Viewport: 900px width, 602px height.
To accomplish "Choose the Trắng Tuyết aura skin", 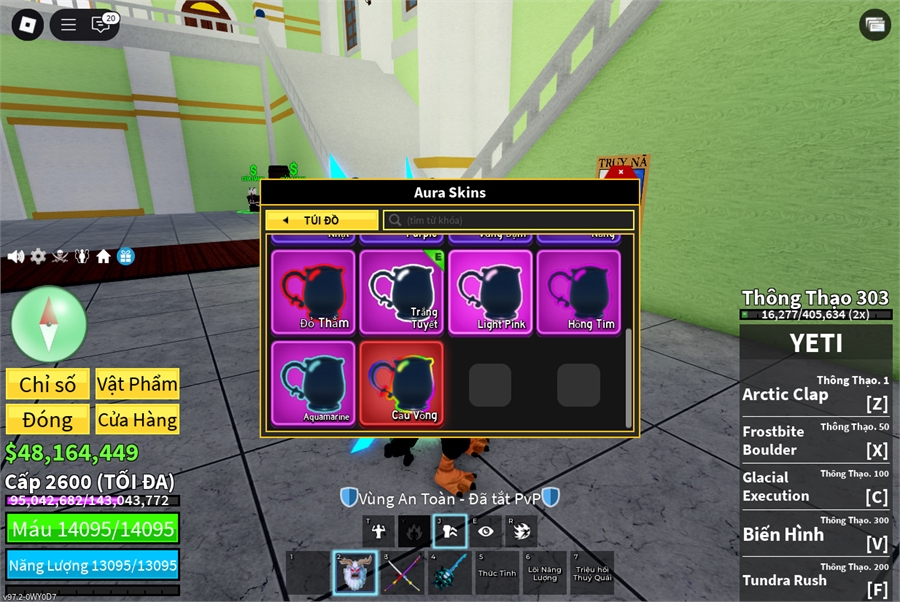I will pos(401,291).
